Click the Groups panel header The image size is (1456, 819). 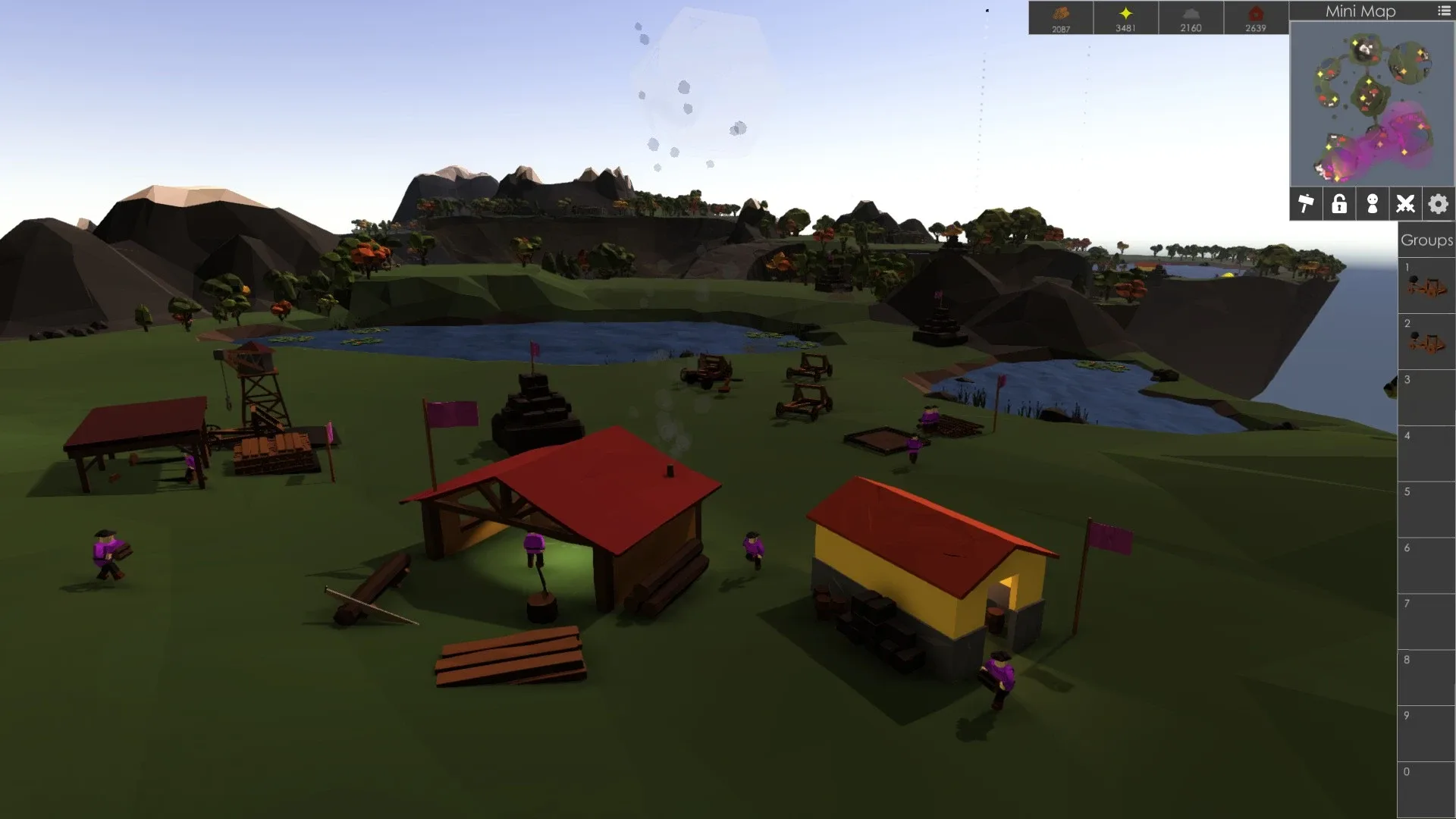tap(1426, 240)
